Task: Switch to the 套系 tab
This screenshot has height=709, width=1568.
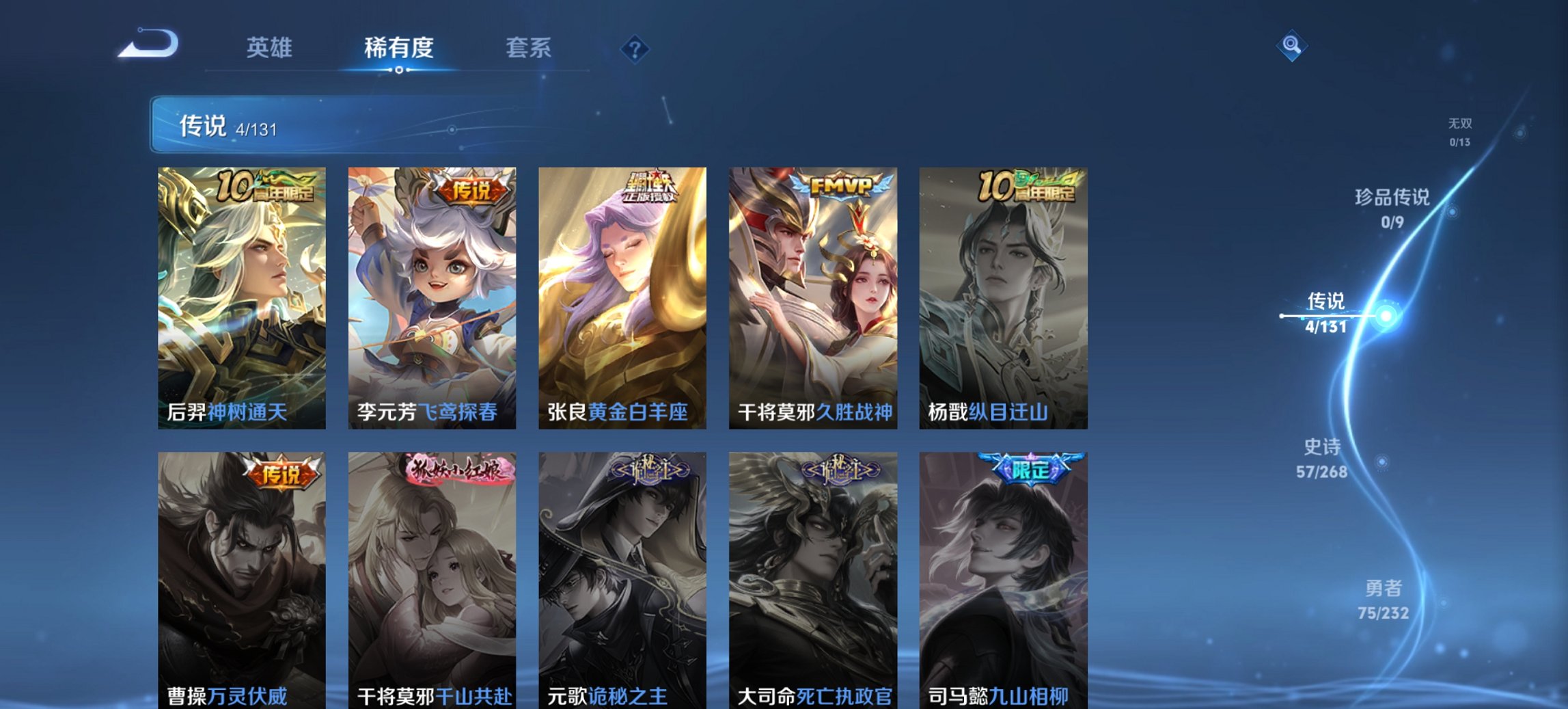Action: 529,49
